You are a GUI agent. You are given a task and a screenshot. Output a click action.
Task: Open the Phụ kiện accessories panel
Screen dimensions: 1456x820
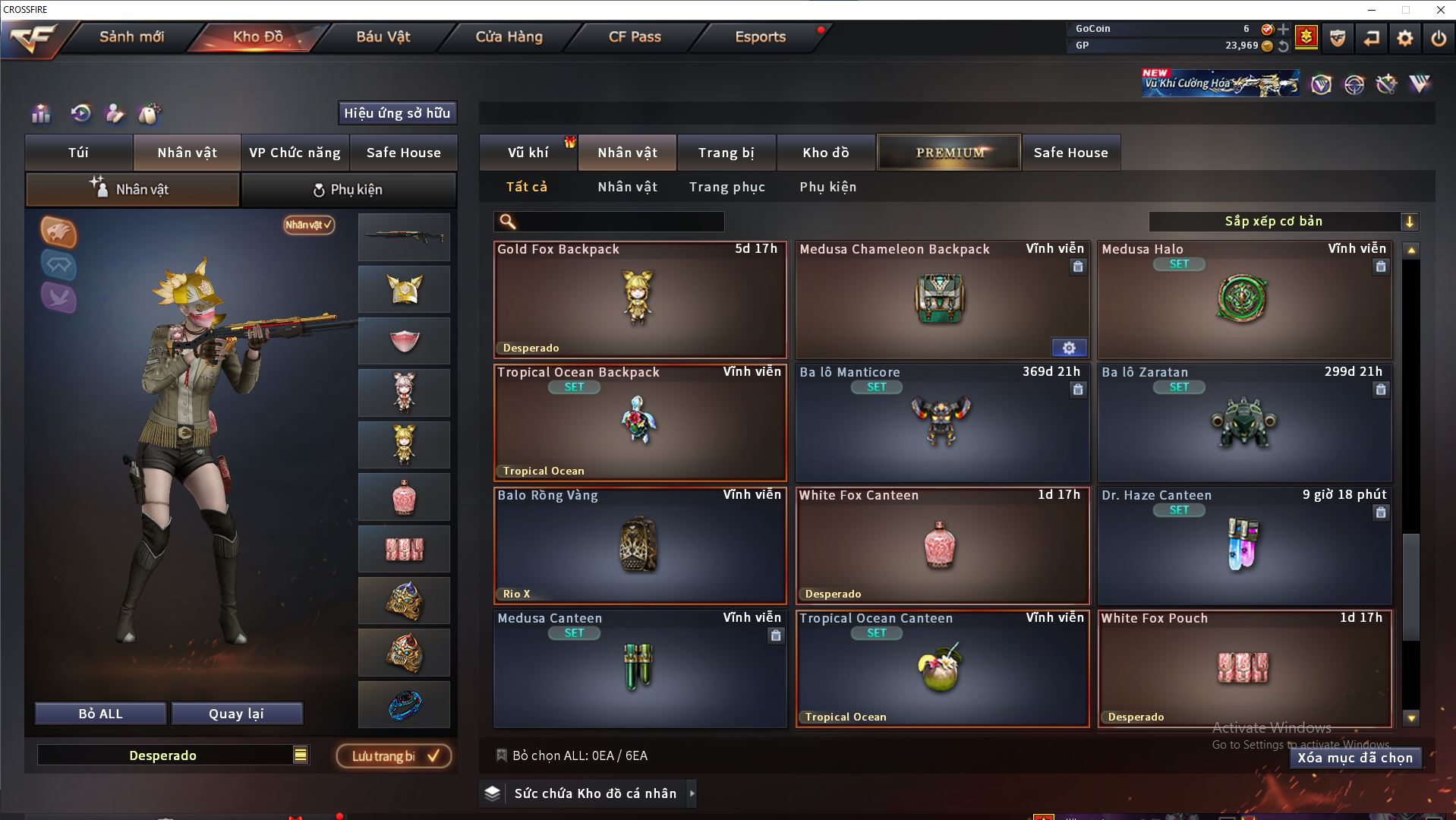click(x=348, y=190)
